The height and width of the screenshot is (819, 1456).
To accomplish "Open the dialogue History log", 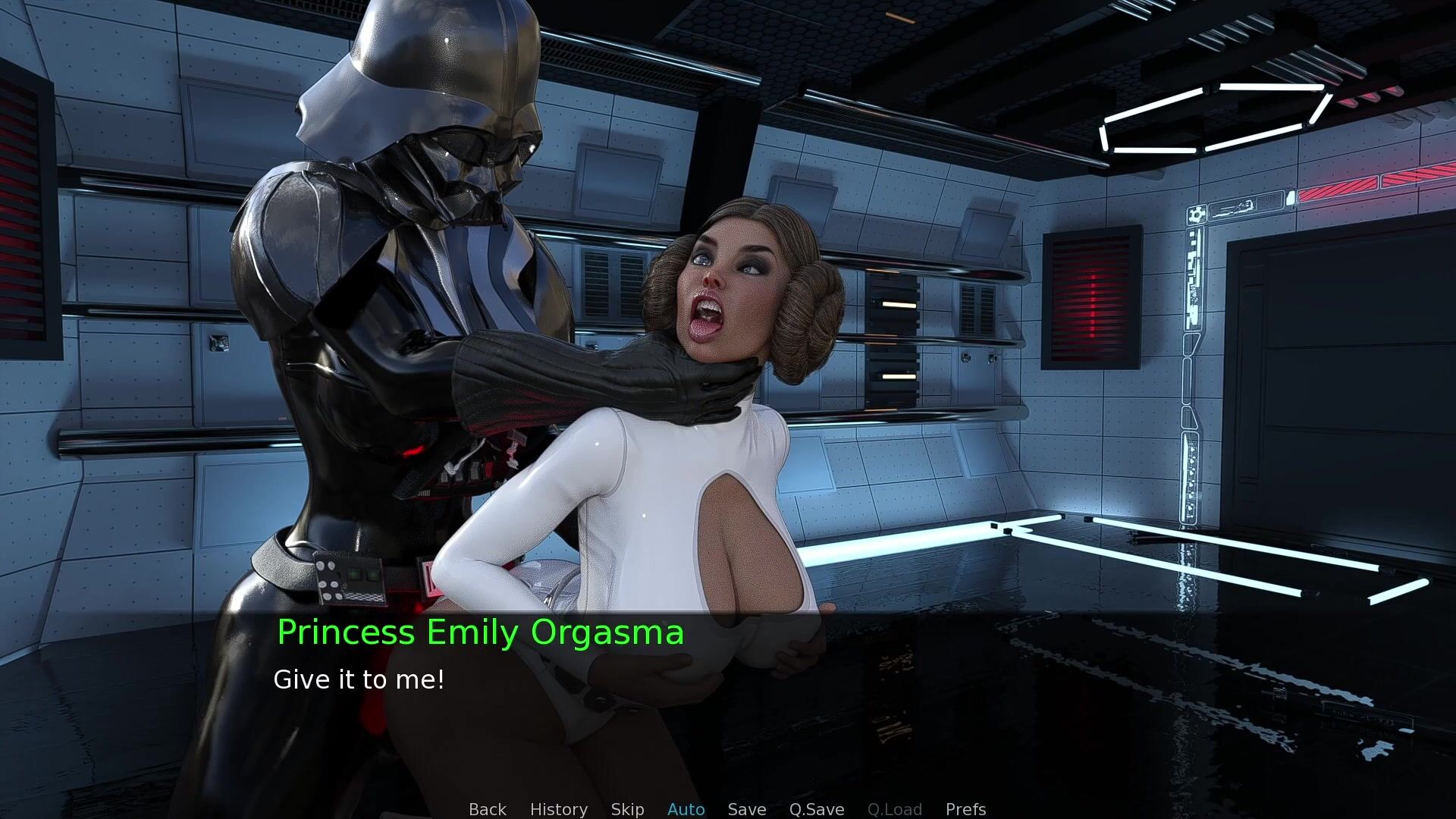I will [558, 809].
